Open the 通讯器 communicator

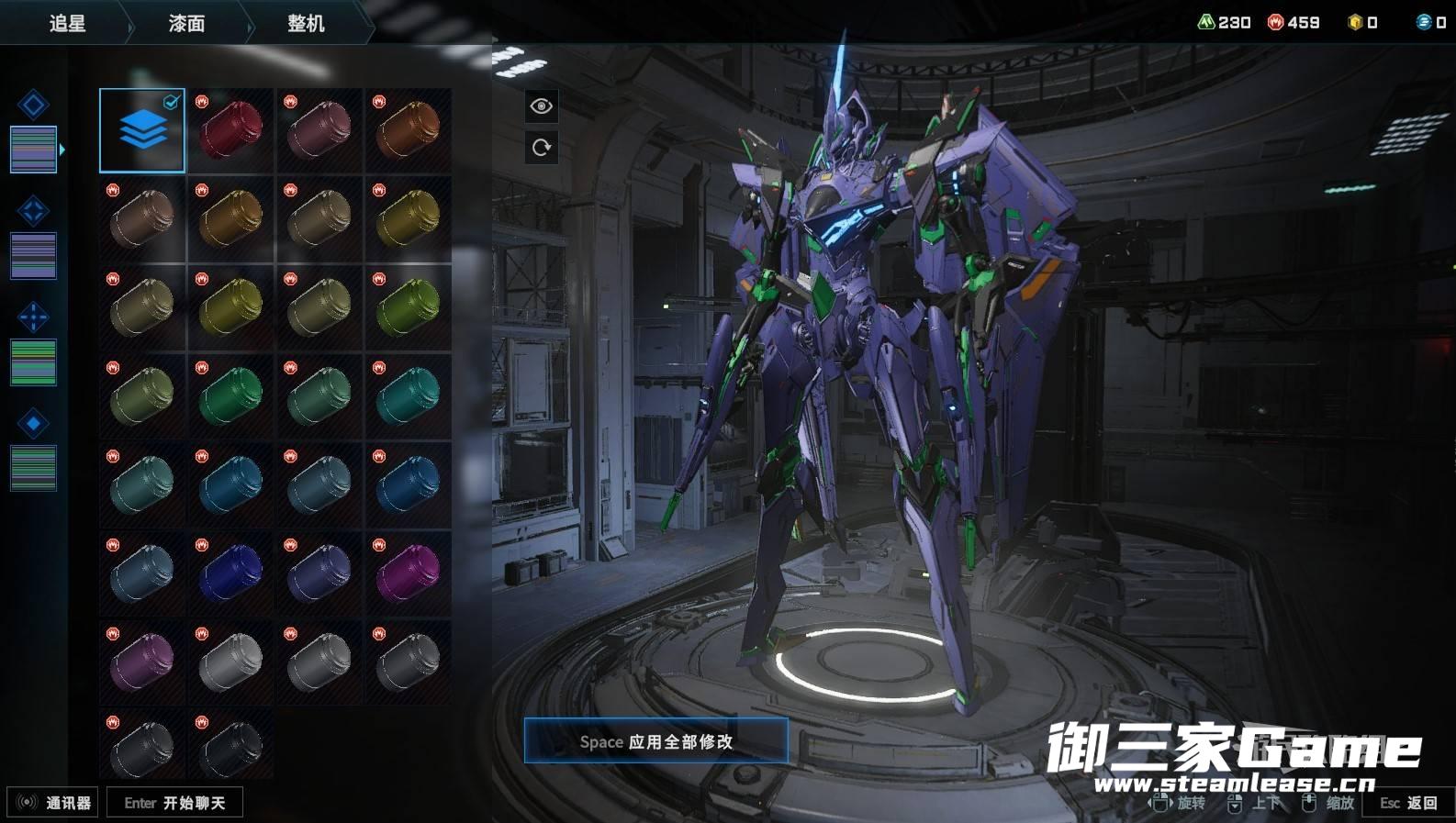click(53, 803)
